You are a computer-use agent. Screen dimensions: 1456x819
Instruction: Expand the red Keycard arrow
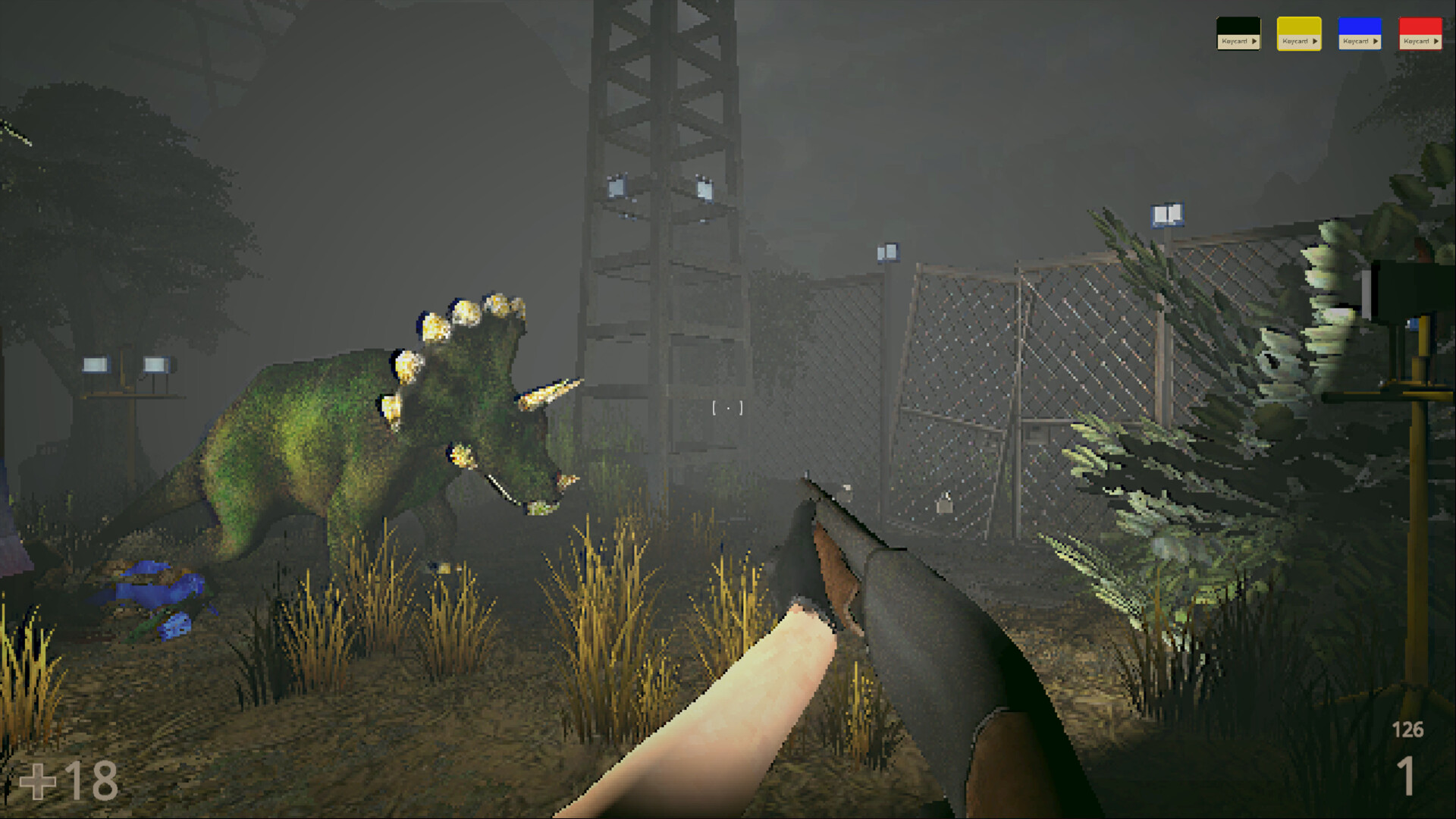click(1436, 41)
